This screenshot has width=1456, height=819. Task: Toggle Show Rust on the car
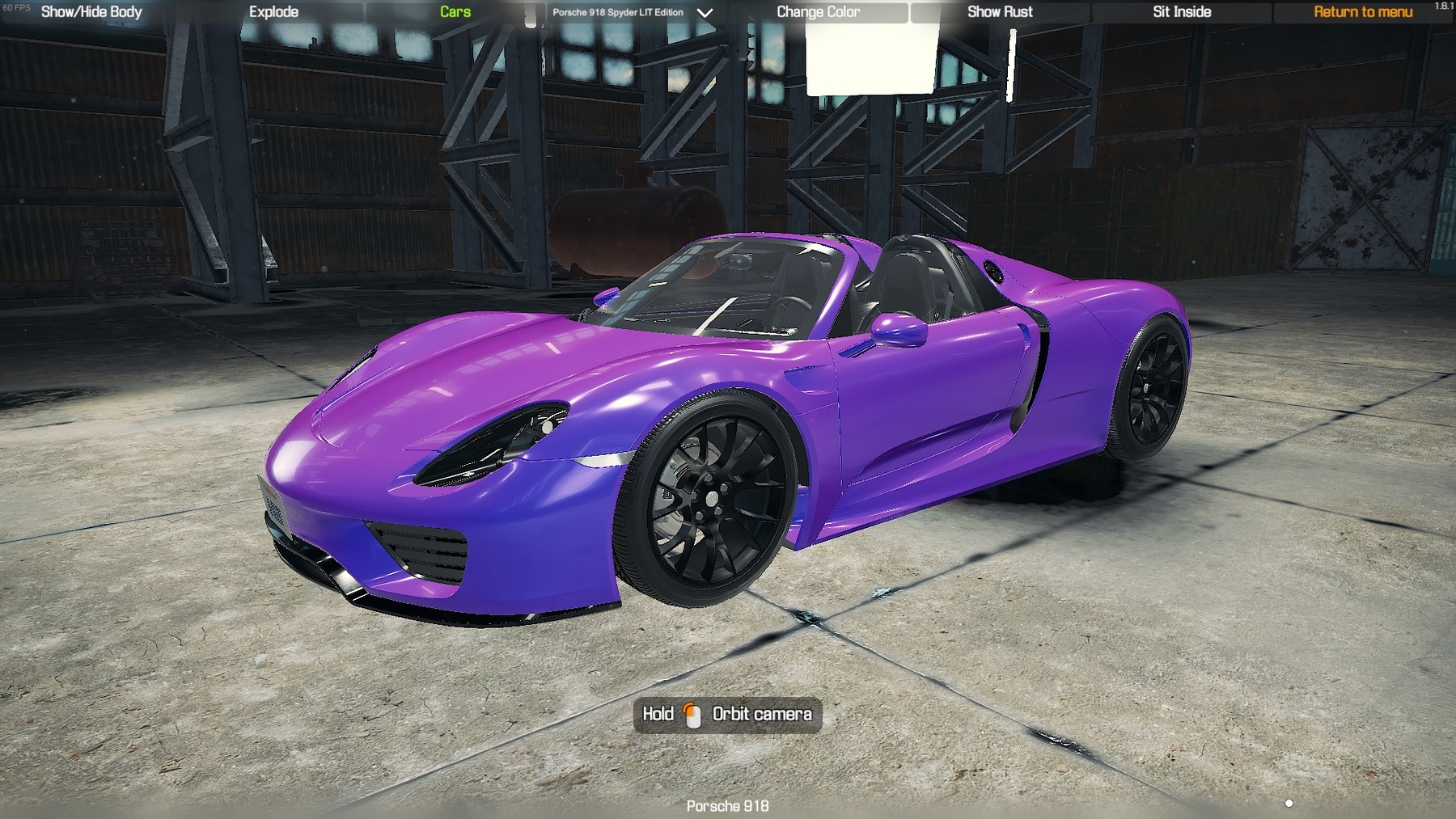pos(1000,12)
